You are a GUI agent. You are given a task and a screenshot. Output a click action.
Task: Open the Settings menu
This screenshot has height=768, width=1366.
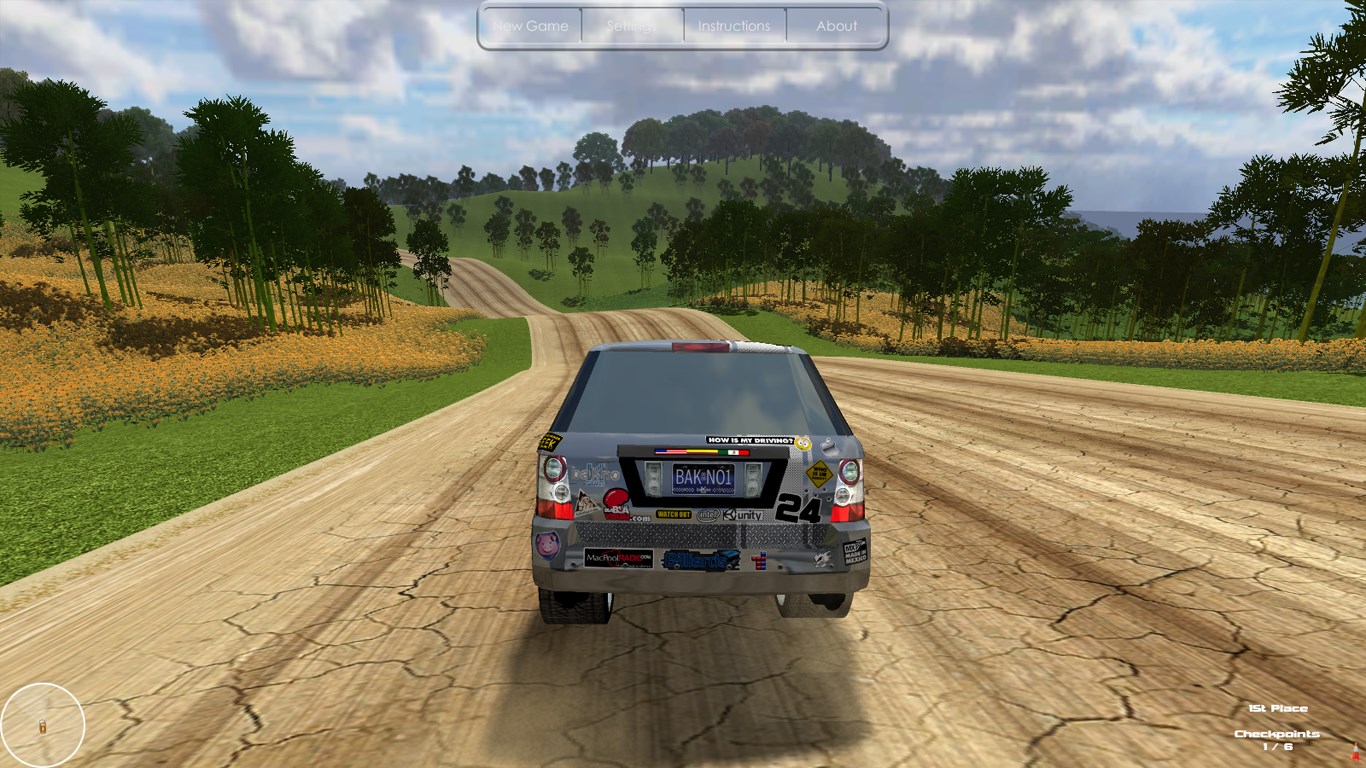(x=632, y=26)
